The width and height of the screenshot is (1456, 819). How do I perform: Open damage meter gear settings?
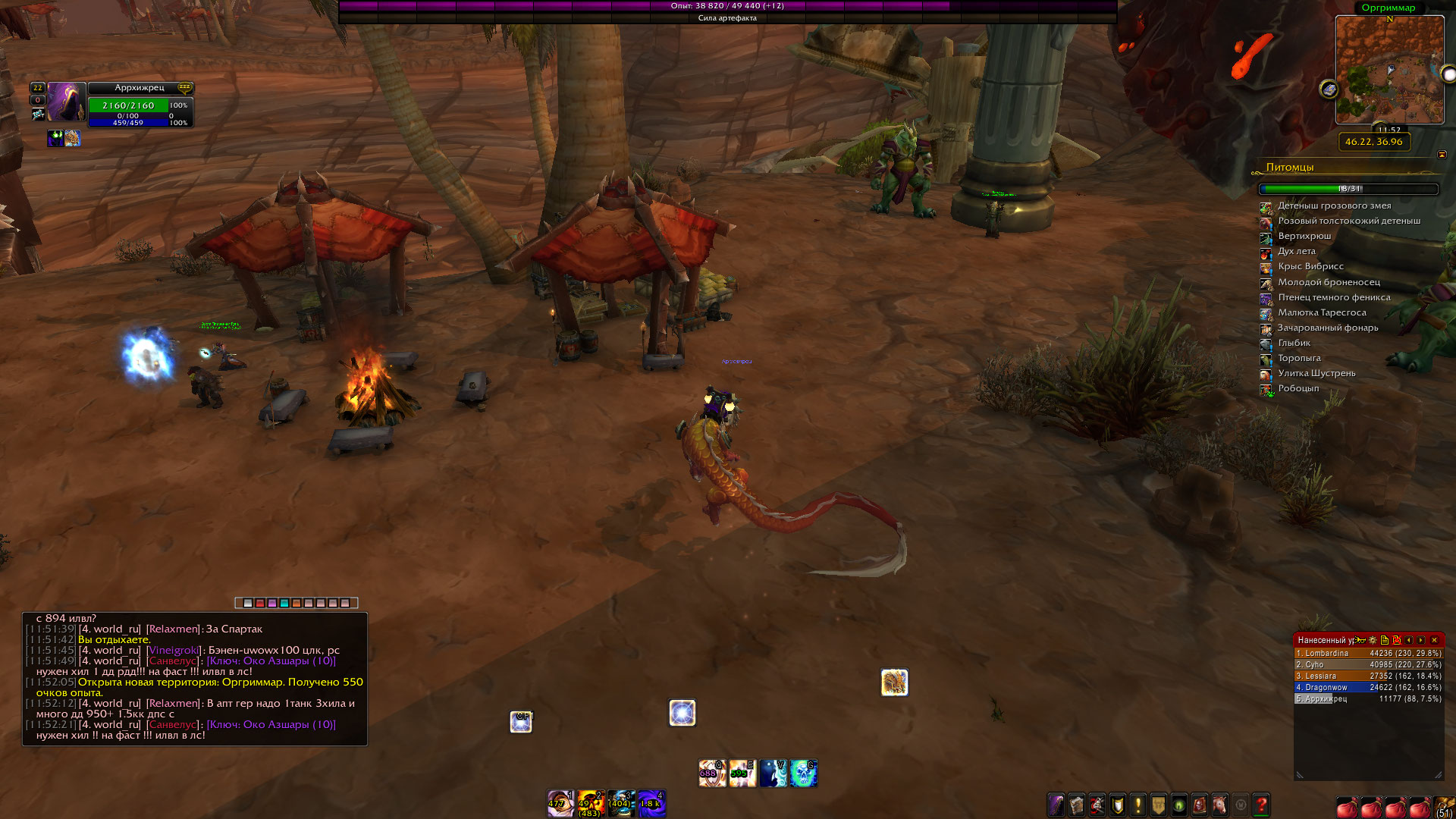(x=1373, y=640)
